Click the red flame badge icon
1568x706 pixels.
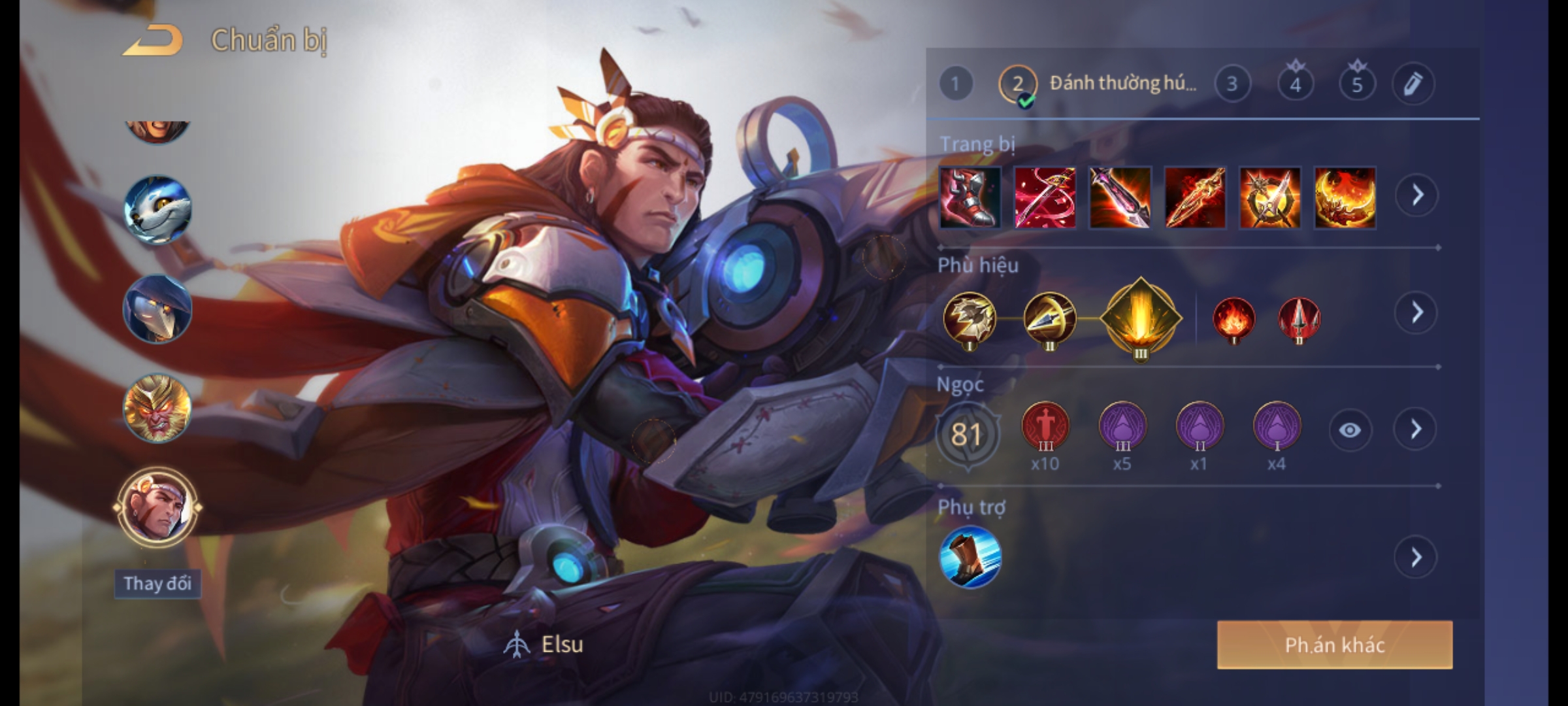coord(1233,320)
